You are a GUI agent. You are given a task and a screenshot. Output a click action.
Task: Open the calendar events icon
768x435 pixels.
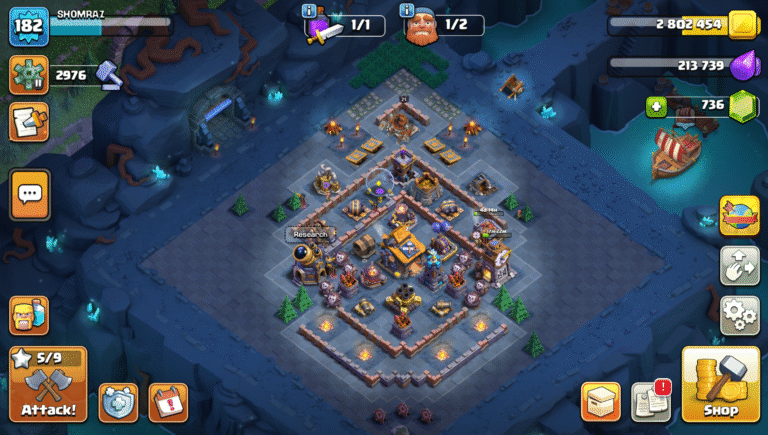coord(168,401)
